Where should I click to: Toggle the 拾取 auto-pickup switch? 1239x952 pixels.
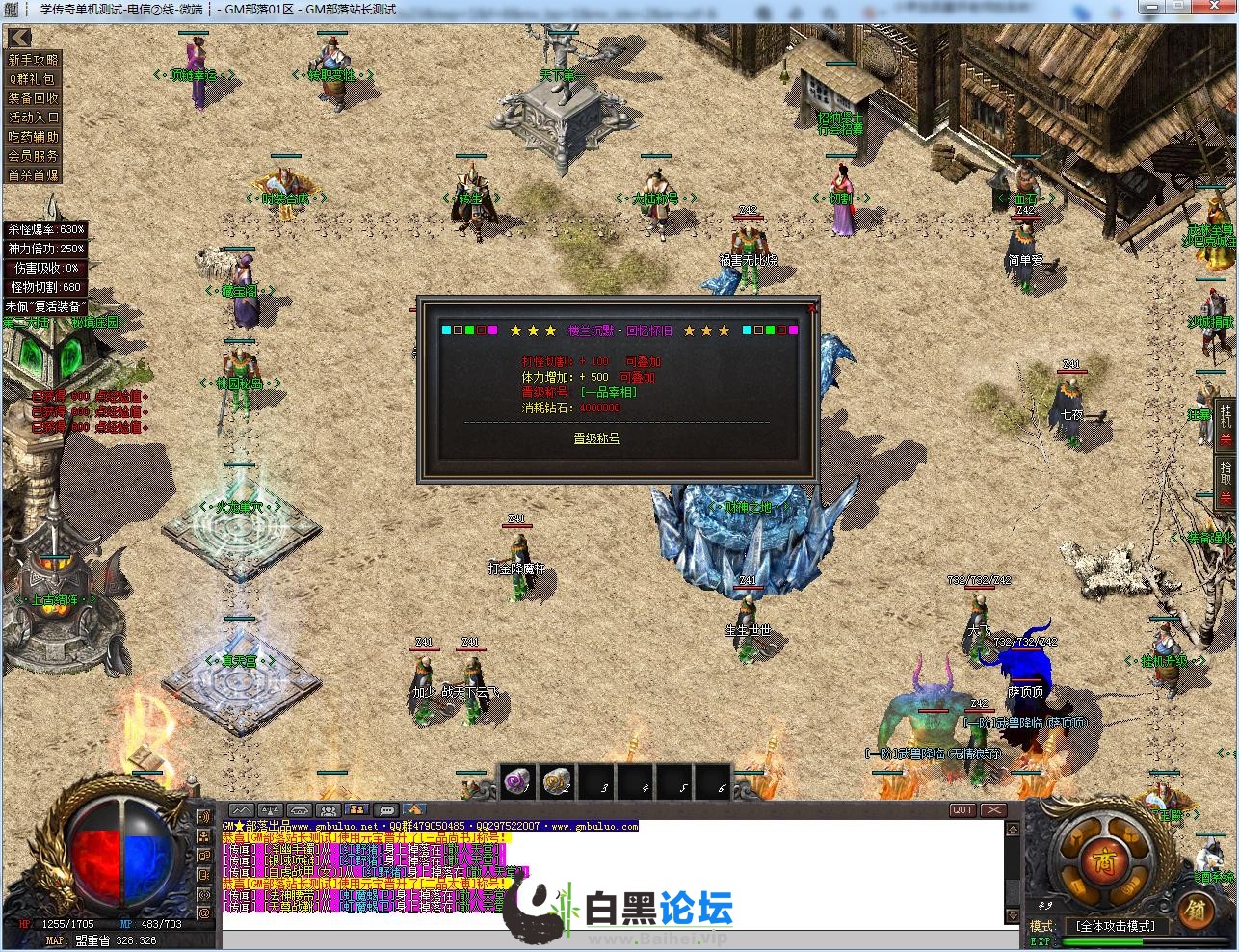tap(1226, 482)
